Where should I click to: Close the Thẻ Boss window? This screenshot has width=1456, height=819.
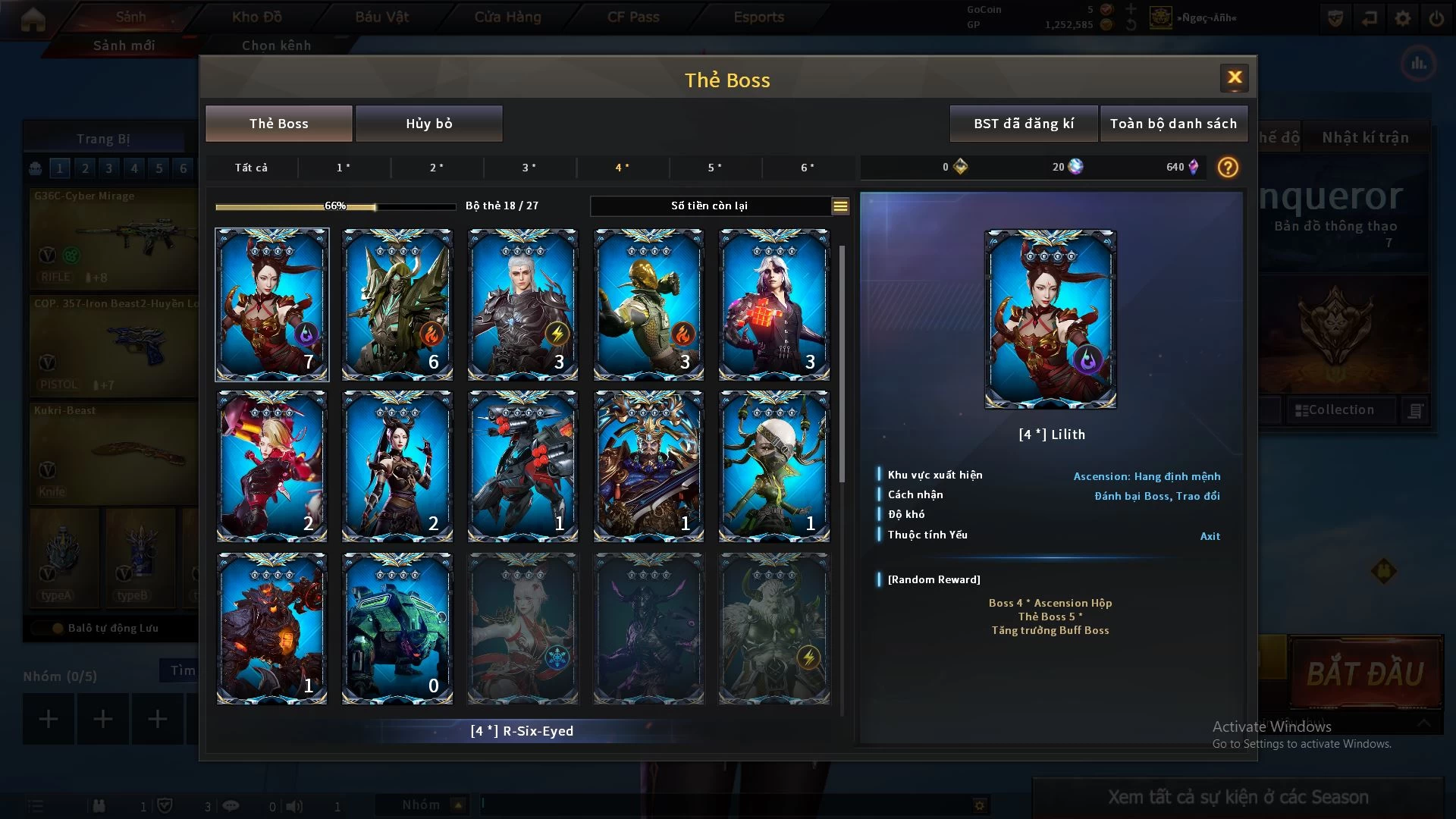tap(1234, 77)
